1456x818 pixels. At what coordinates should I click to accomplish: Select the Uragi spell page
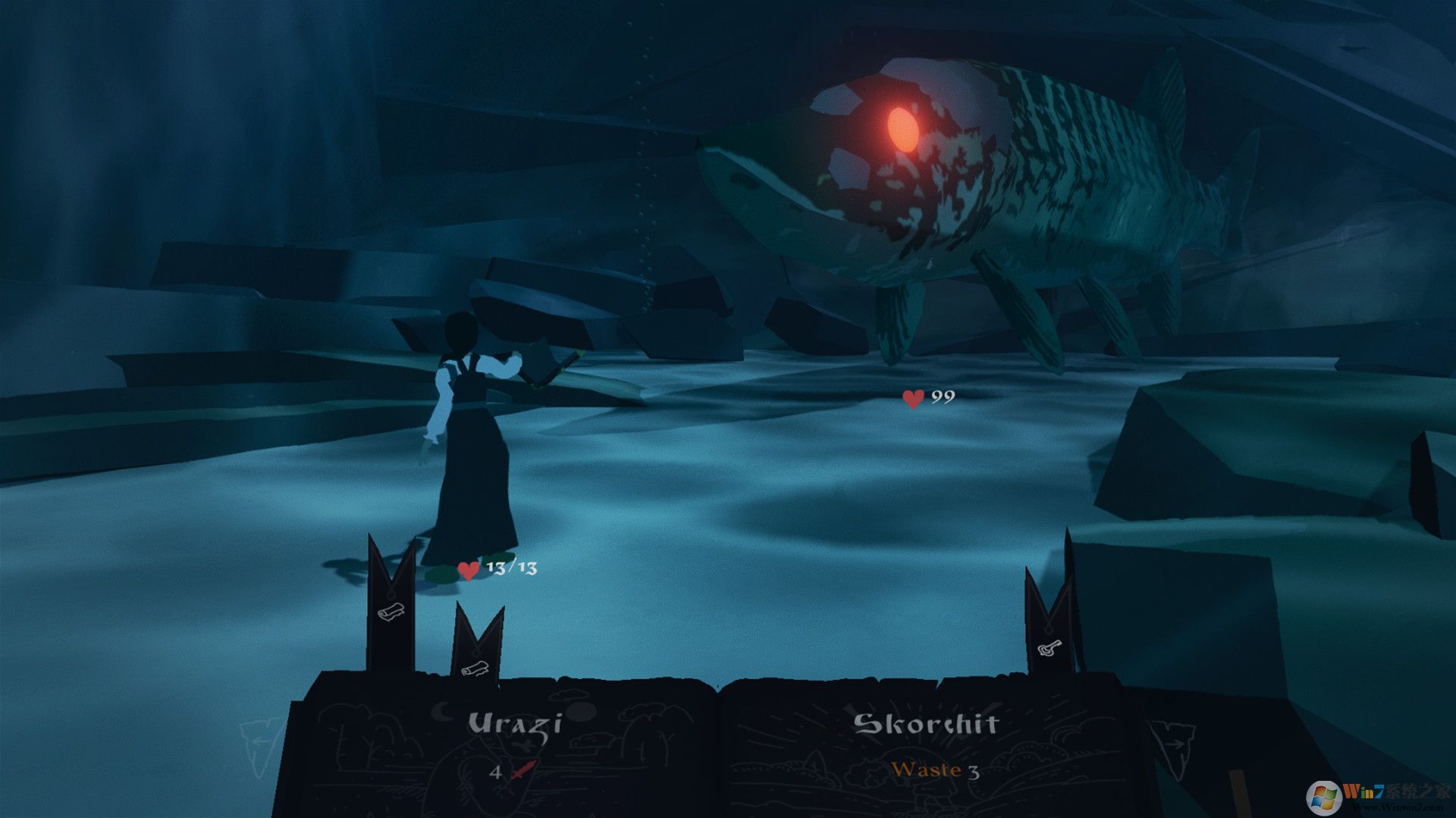tap(514, 747)
